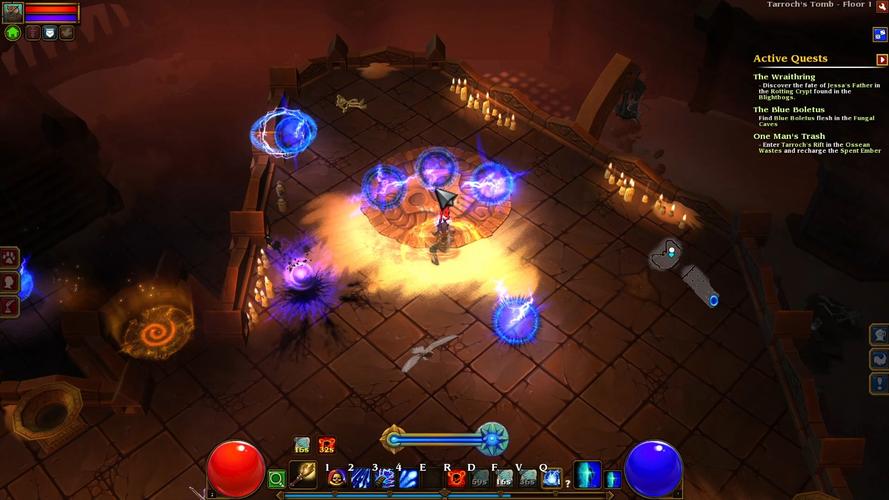The image size is (889, 500).
Task: Click the helmet icon side button
Action: [x=879, y=335]
